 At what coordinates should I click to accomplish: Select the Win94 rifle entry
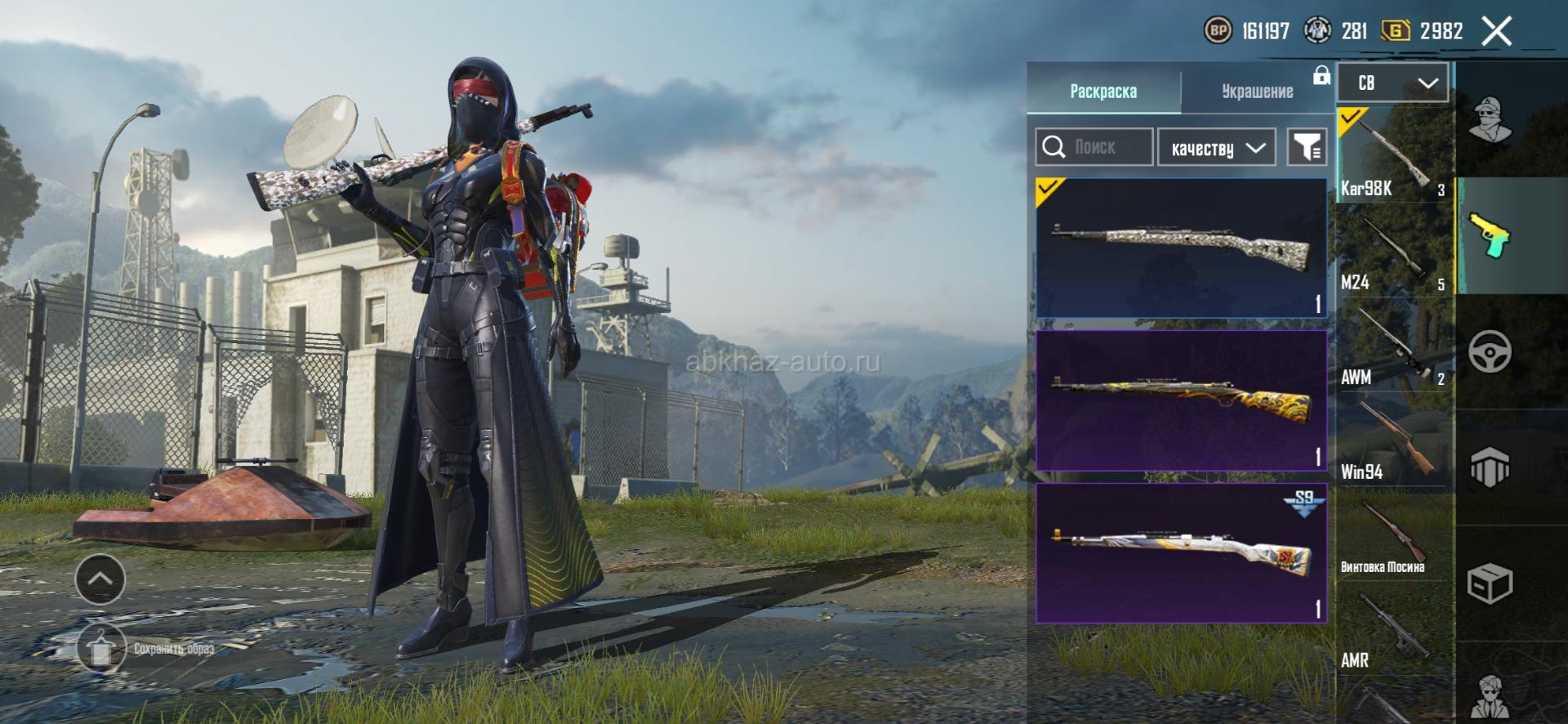point(1393,439)
